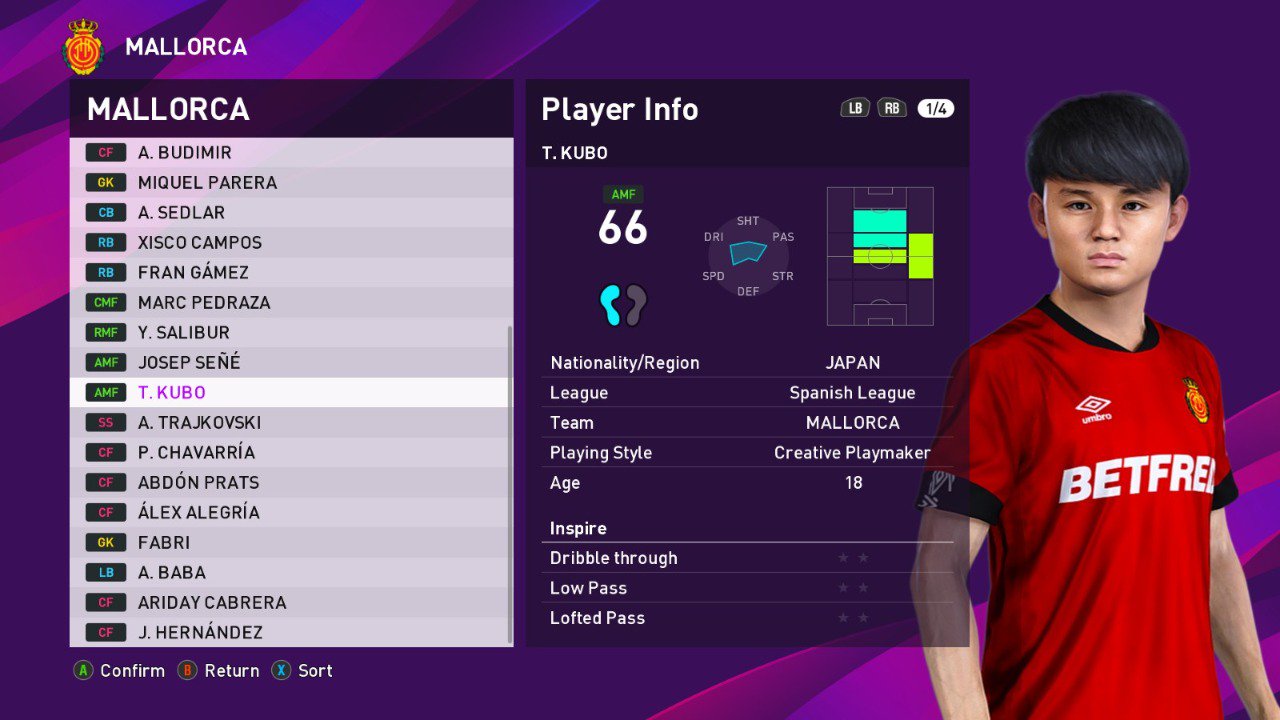The width and height of the screenshot is (1280, 720).
Task: Pick J. Hernández at the list bottom
Action: tap(290, 633)
